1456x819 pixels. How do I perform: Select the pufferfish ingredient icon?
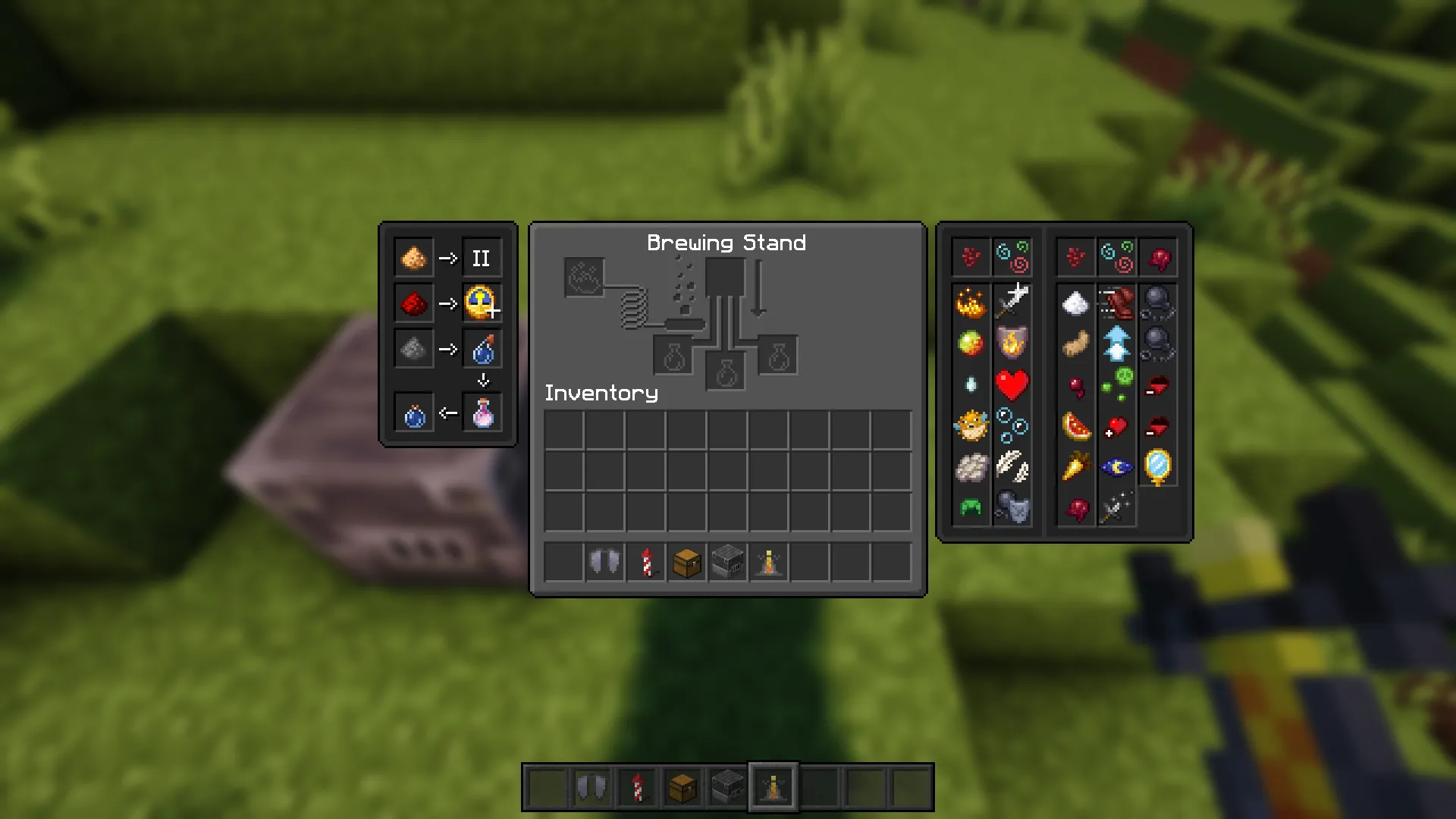click(971, 428)
